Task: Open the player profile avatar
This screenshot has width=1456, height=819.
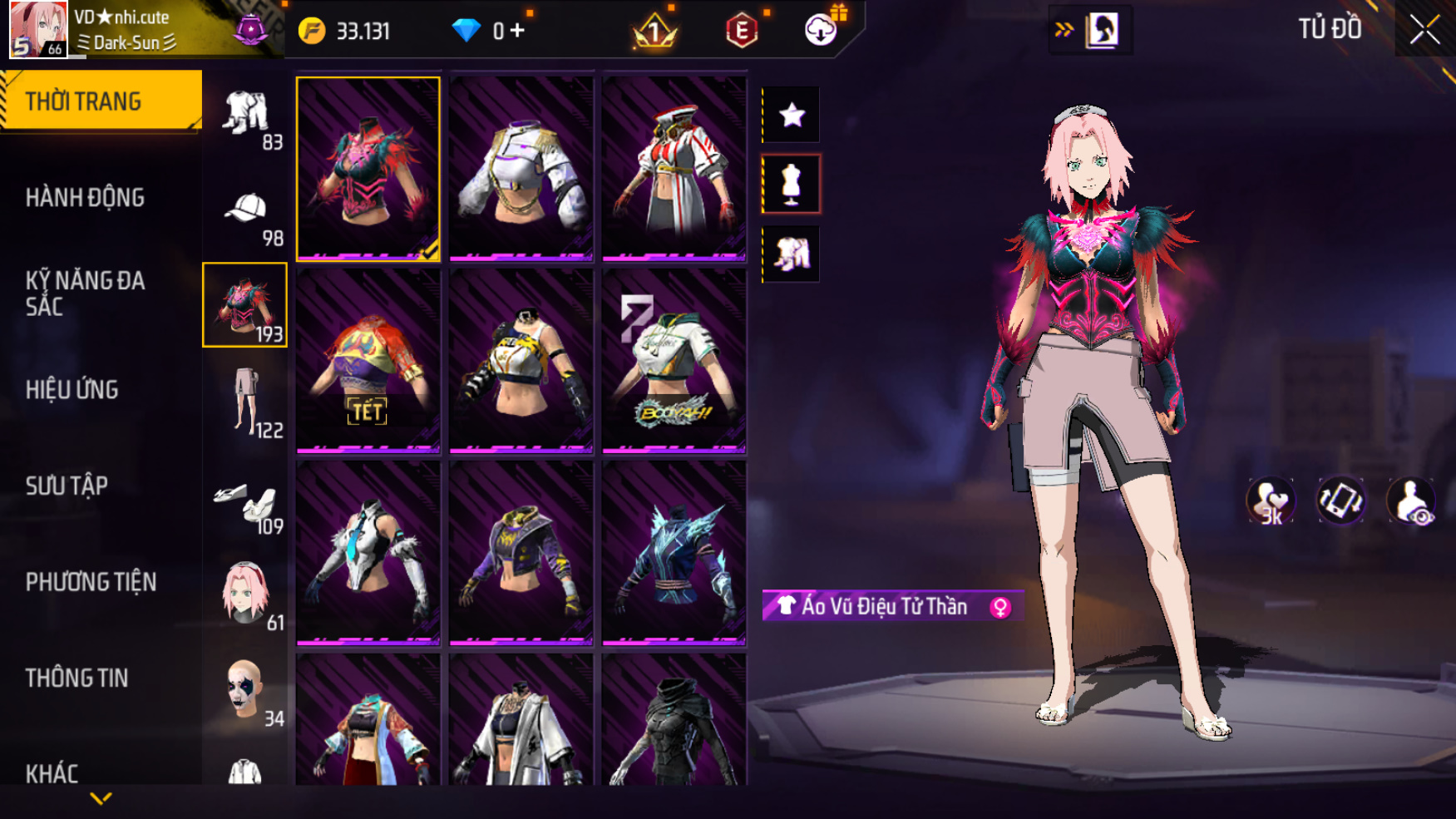Action: (x=38, y=29)
